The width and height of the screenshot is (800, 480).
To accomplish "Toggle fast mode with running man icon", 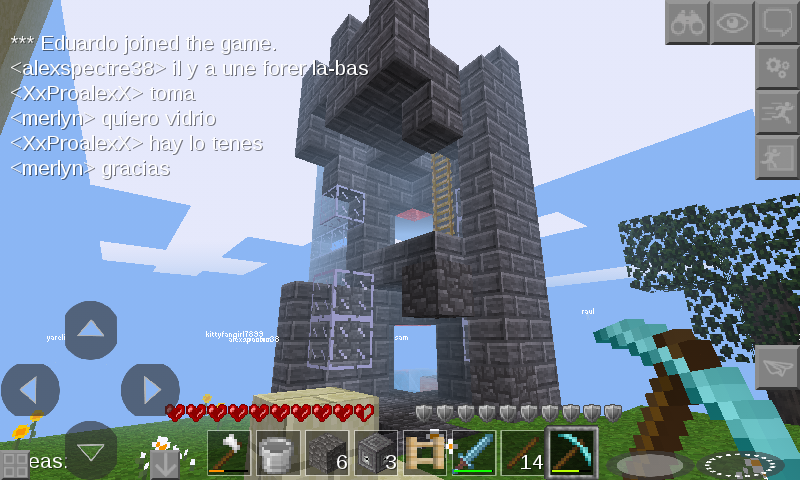I will [x=777, y=112].
